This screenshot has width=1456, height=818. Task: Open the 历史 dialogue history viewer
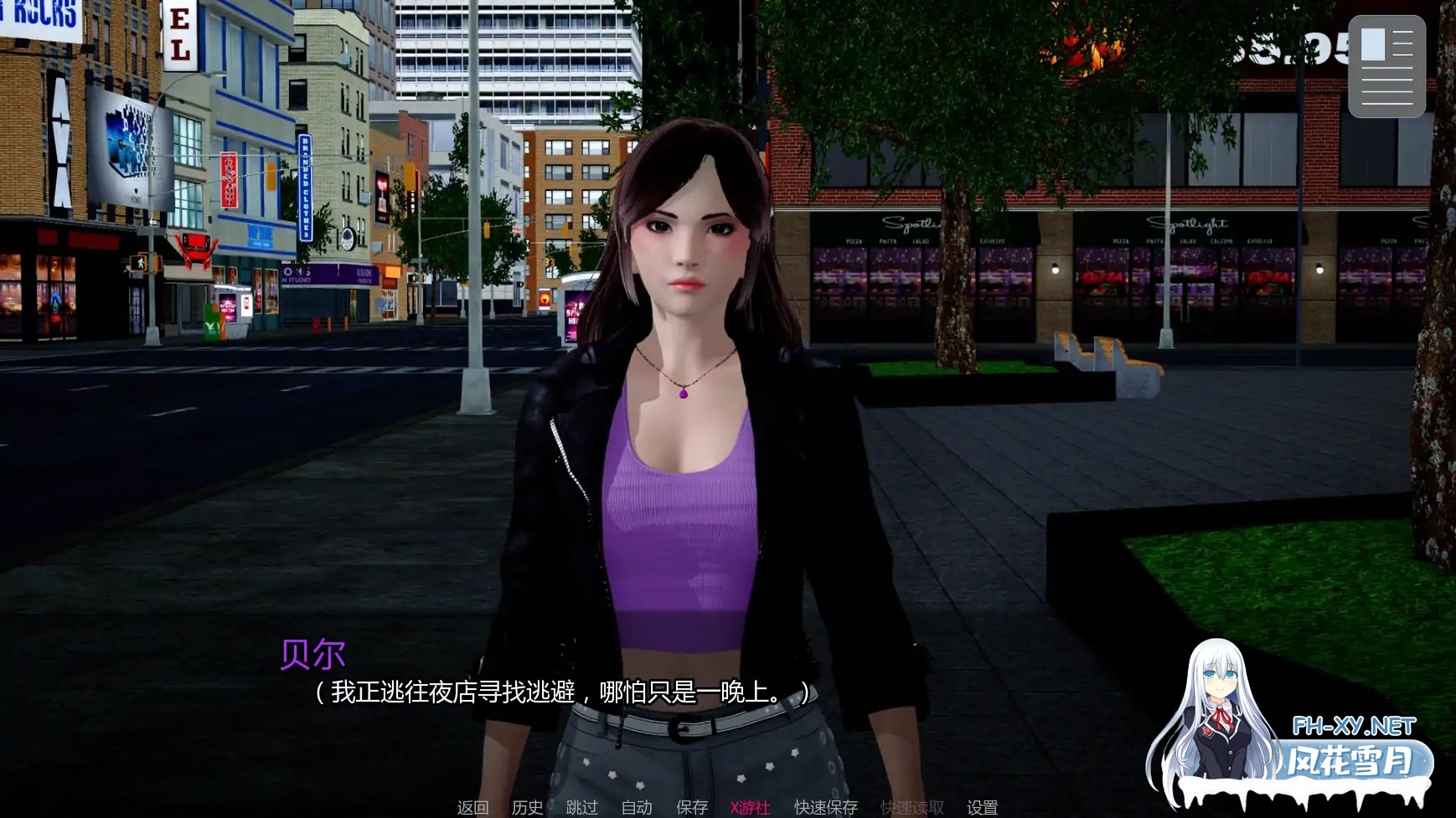coord(525,809)
